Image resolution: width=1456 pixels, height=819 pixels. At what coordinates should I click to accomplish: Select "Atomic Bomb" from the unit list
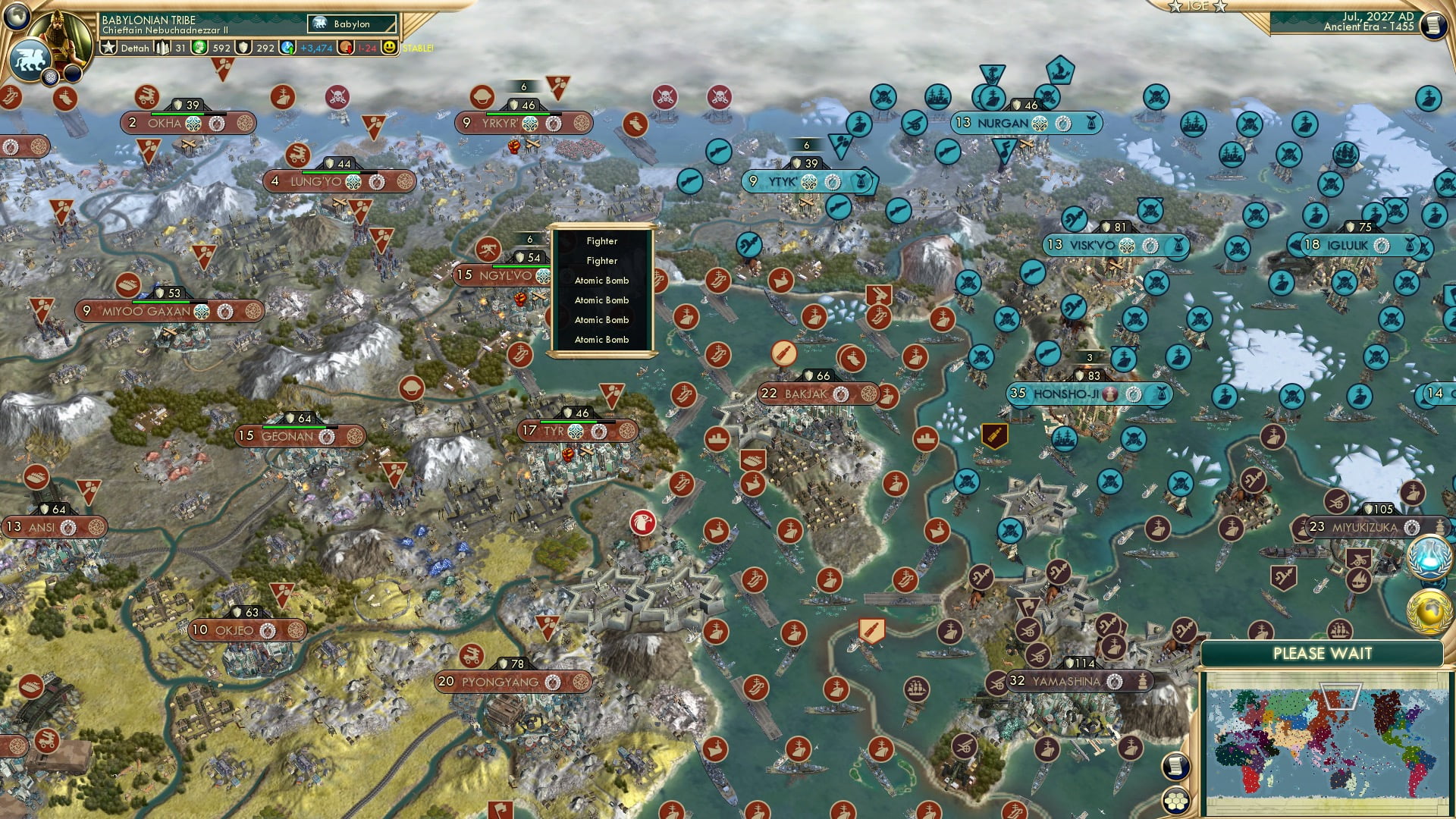pyautogui.click(x=601, y=280)
